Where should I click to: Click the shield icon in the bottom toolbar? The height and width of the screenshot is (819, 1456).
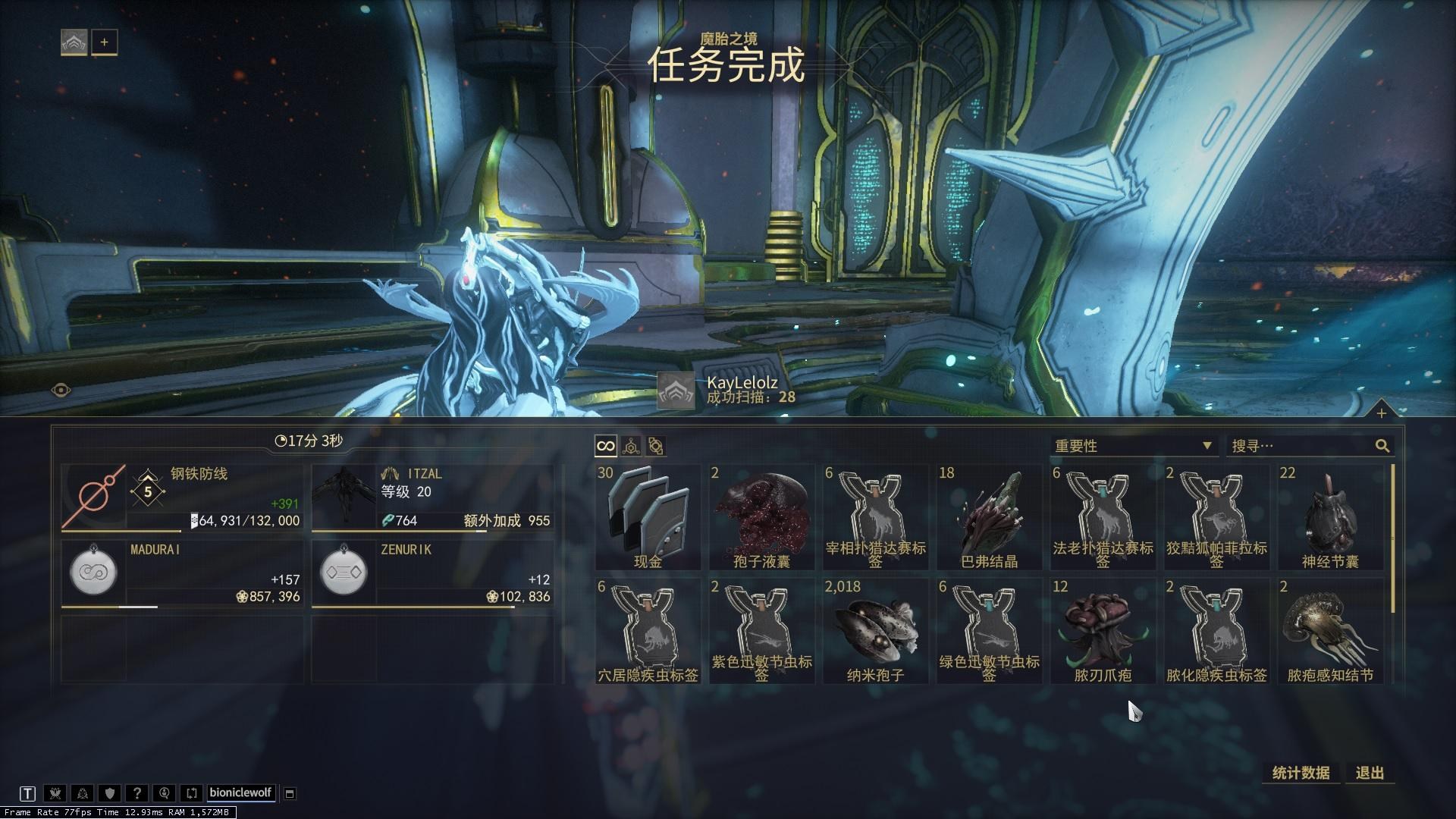click(110, 792)
